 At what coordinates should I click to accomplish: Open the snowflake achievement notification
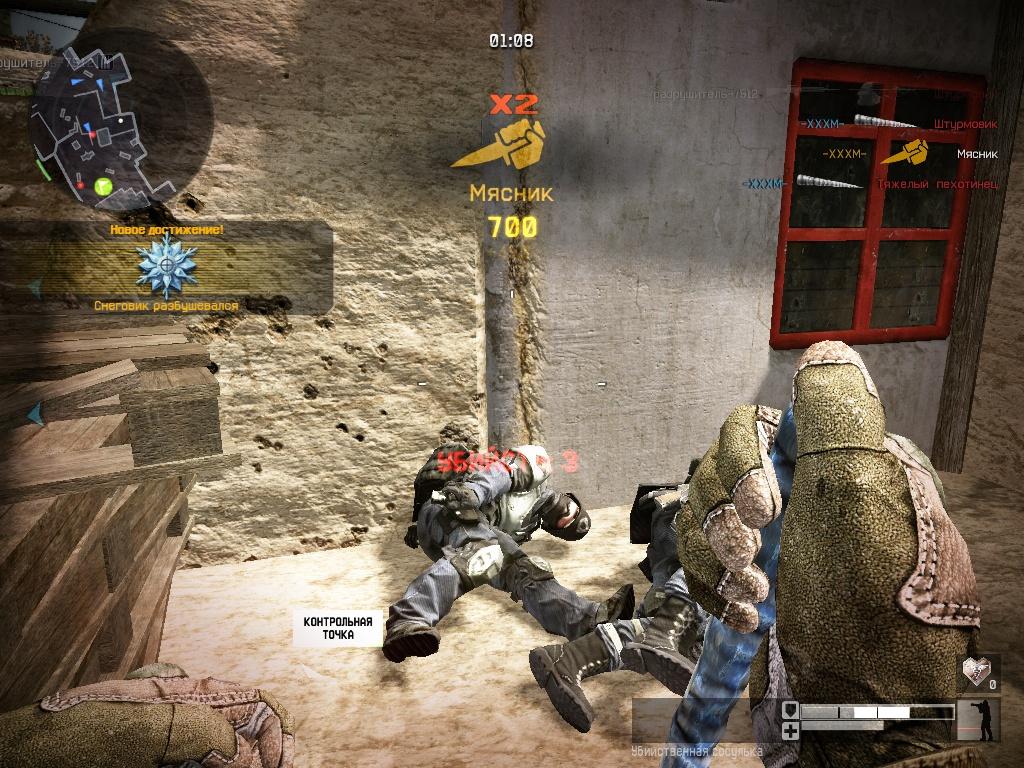(166, 266)
